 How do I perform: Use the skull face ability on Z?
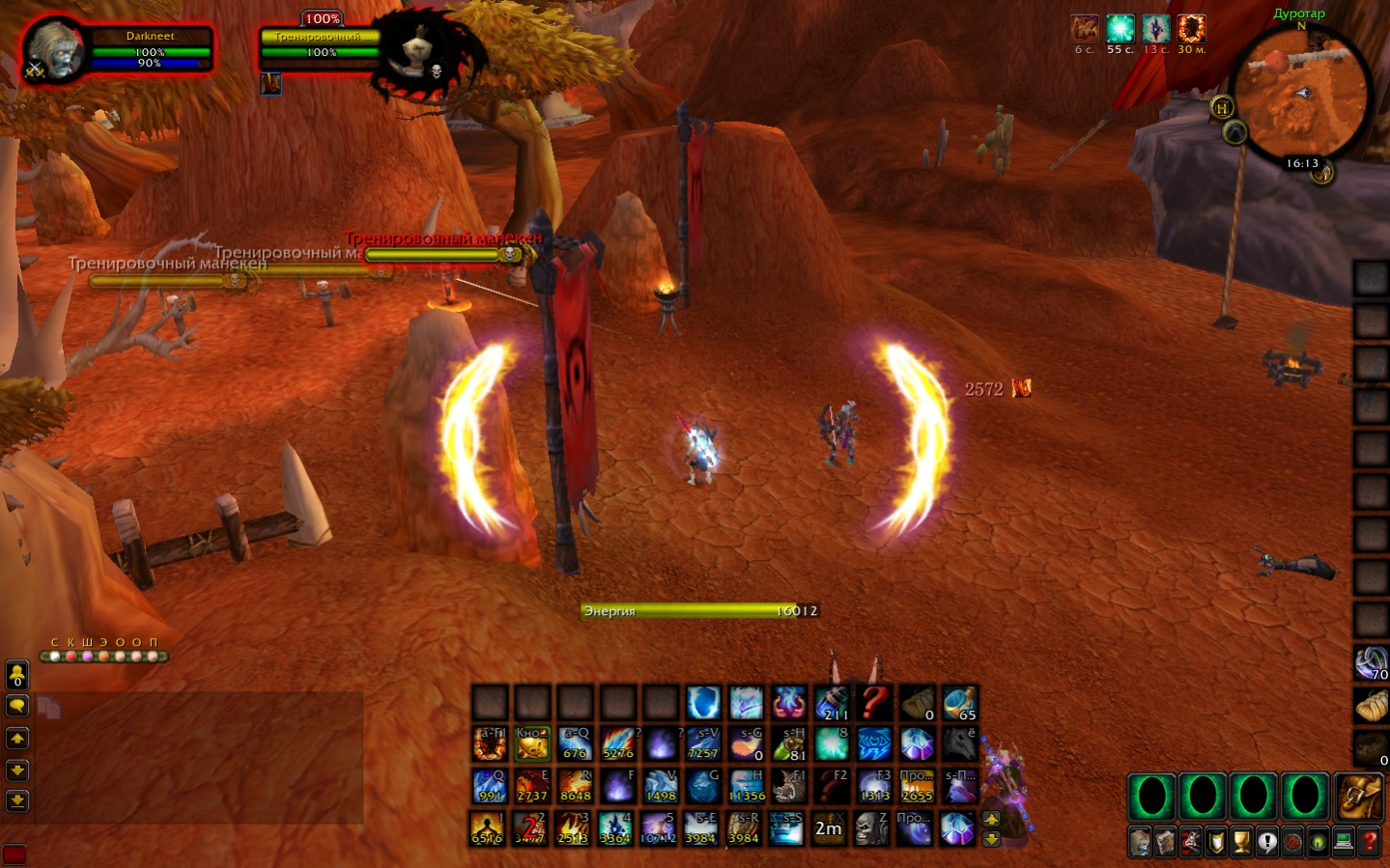(872, 828)
